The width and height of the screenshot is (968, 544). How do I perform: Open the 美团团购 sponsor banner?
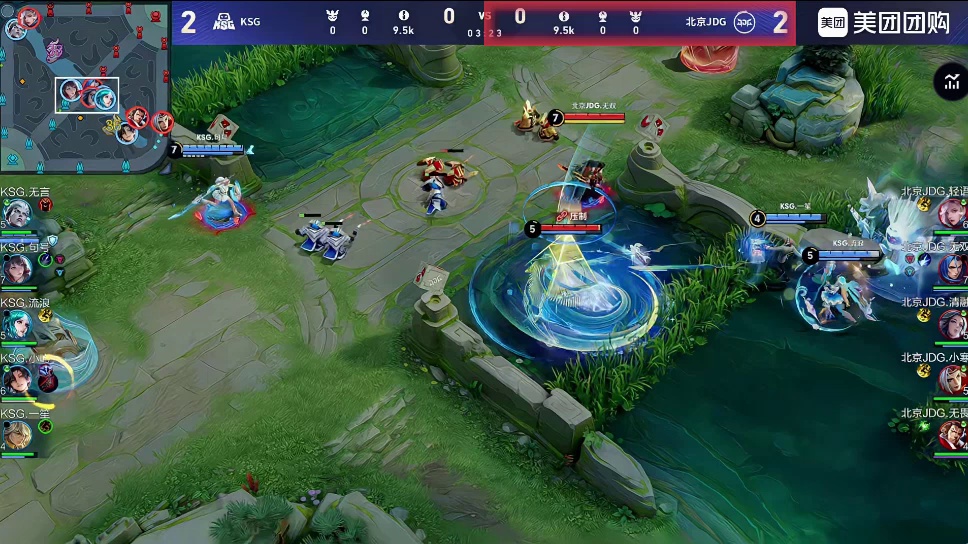coord(883,22)
